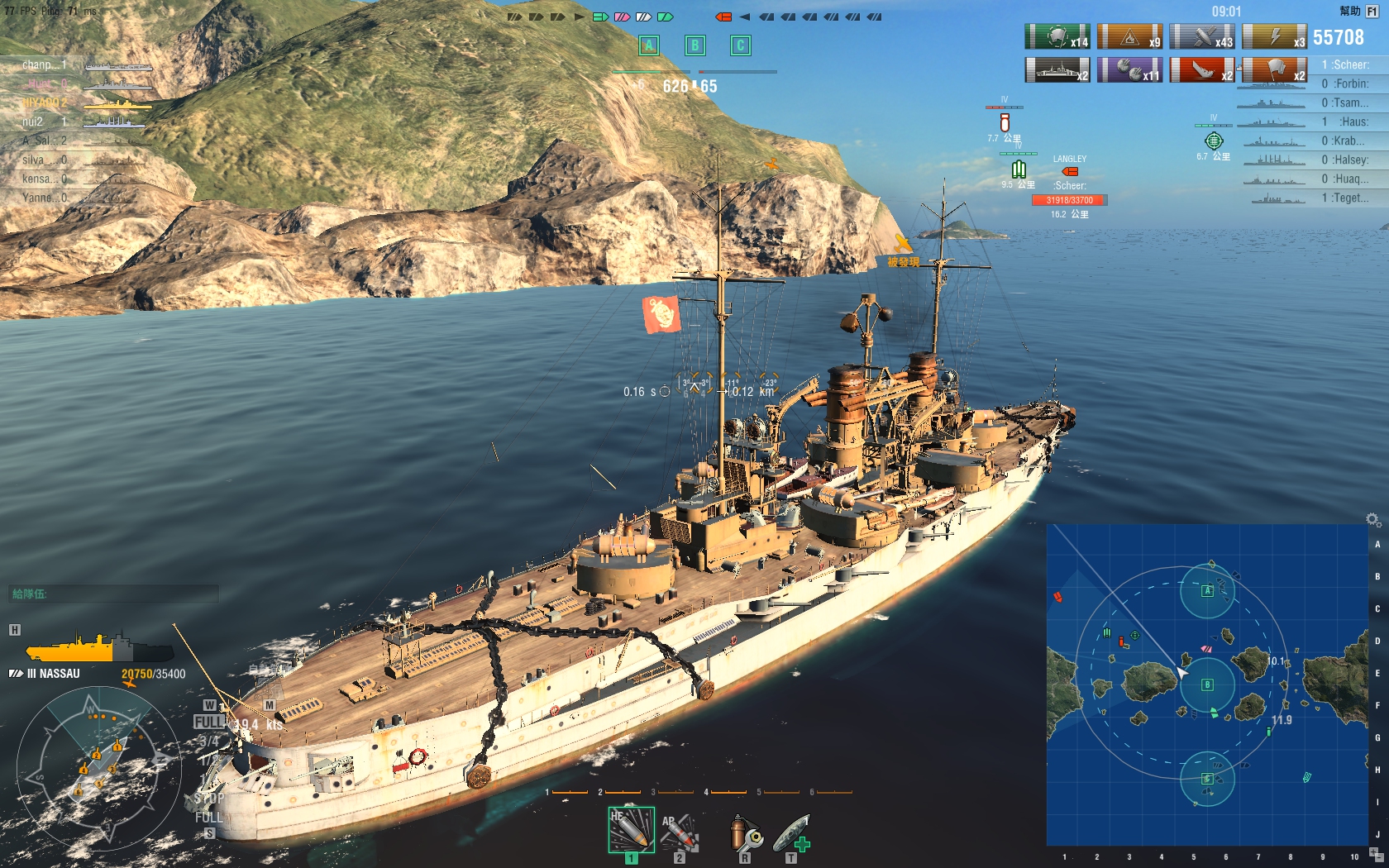
Task: Click the minimap size plus/minus control
Action: [x=1376, y=854]
